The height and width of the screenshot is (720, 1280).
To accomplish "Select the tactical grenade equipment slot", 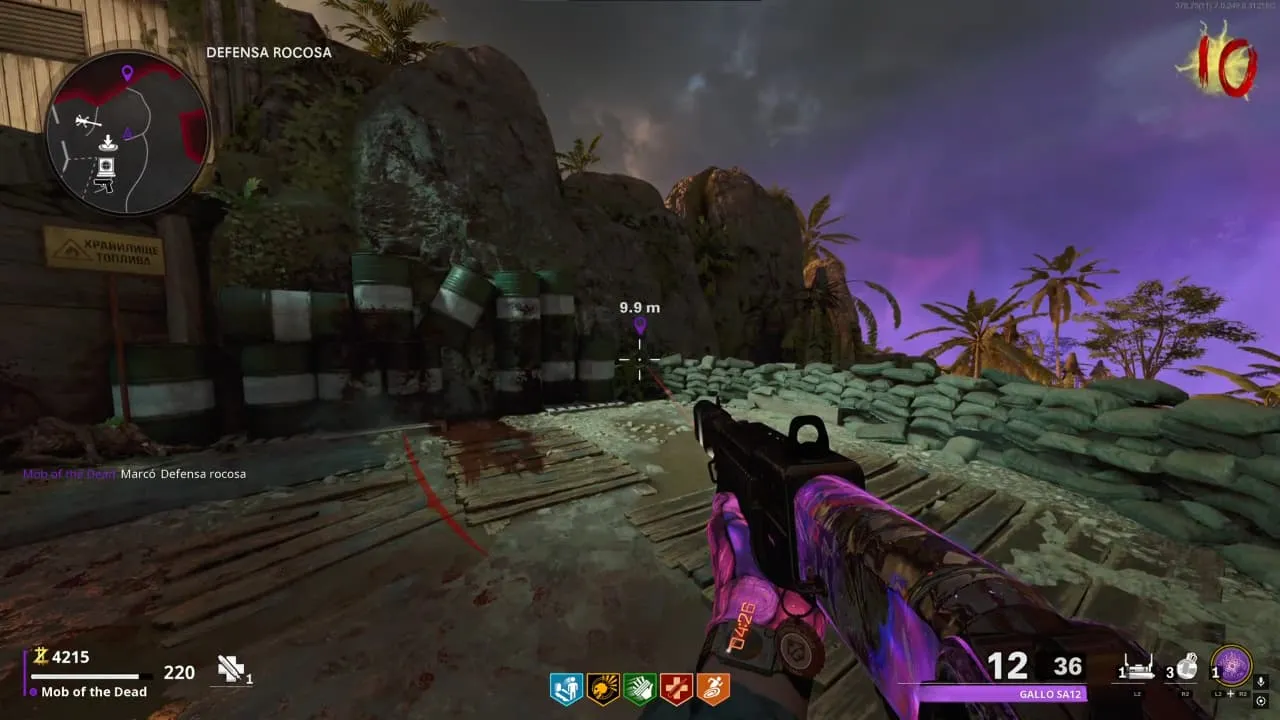I will (1186, 667).
